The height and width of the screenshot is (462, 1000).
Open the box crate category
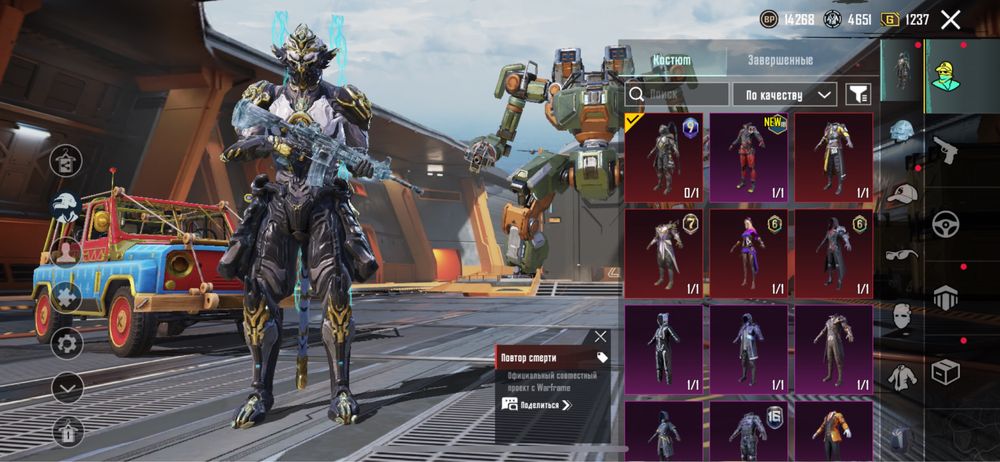pyautogui.click(x=945, y=372)
